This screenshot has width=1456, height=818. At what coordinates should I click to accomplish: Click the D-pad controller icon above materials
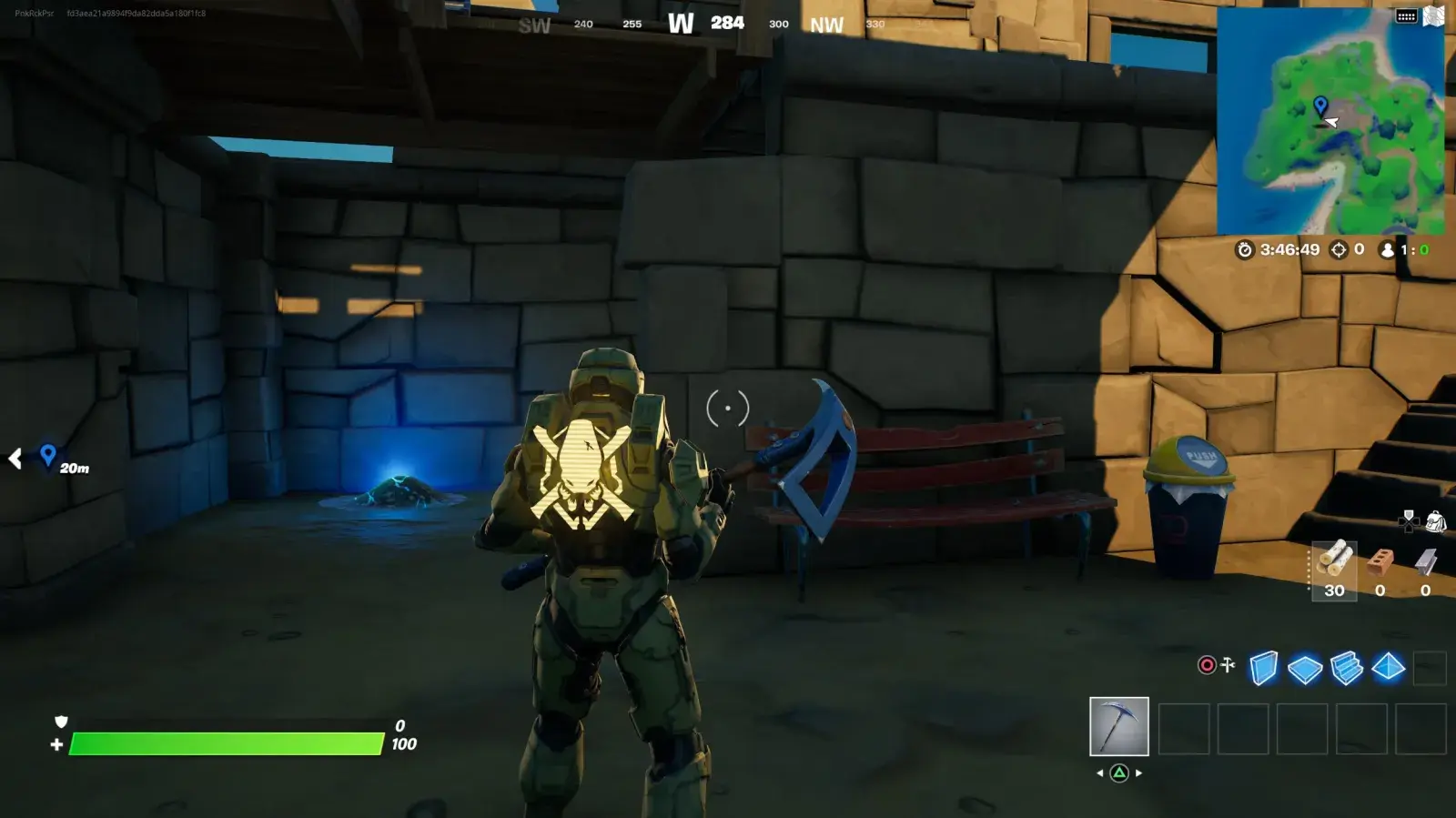pos(1409,521)
